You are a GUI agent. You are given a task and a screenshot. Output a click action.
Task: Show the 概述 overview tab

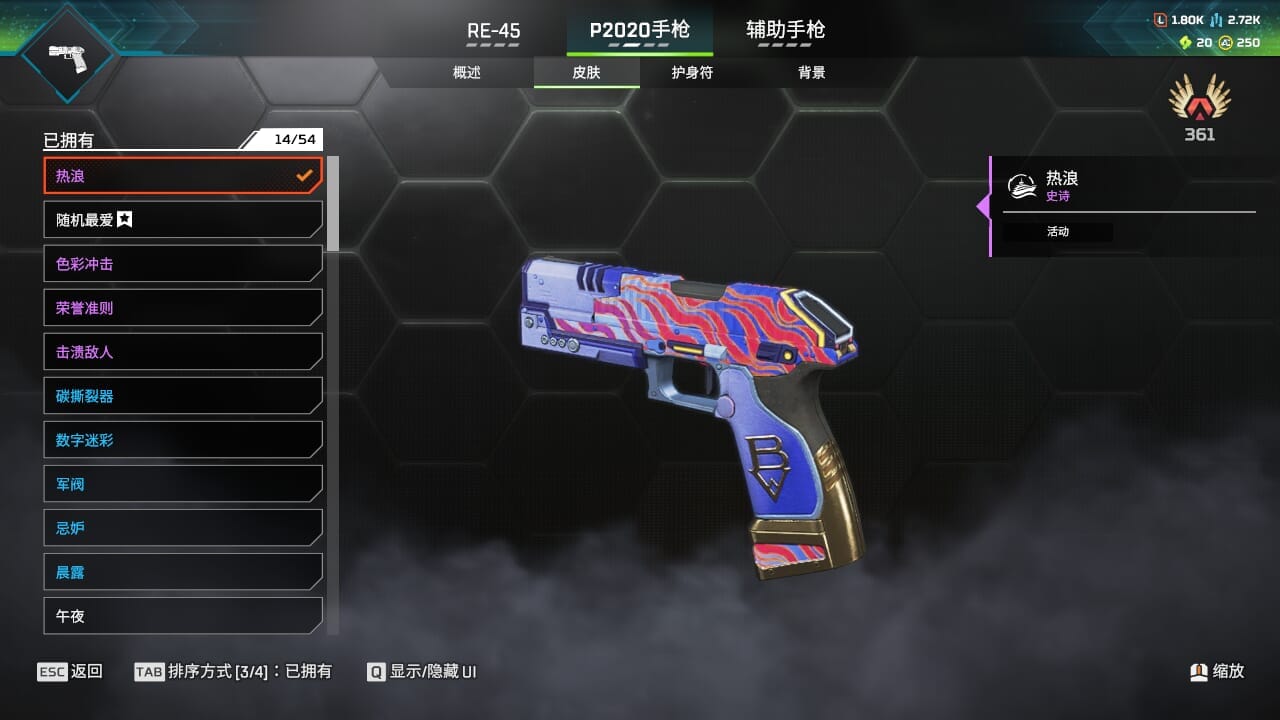[467, 73]
